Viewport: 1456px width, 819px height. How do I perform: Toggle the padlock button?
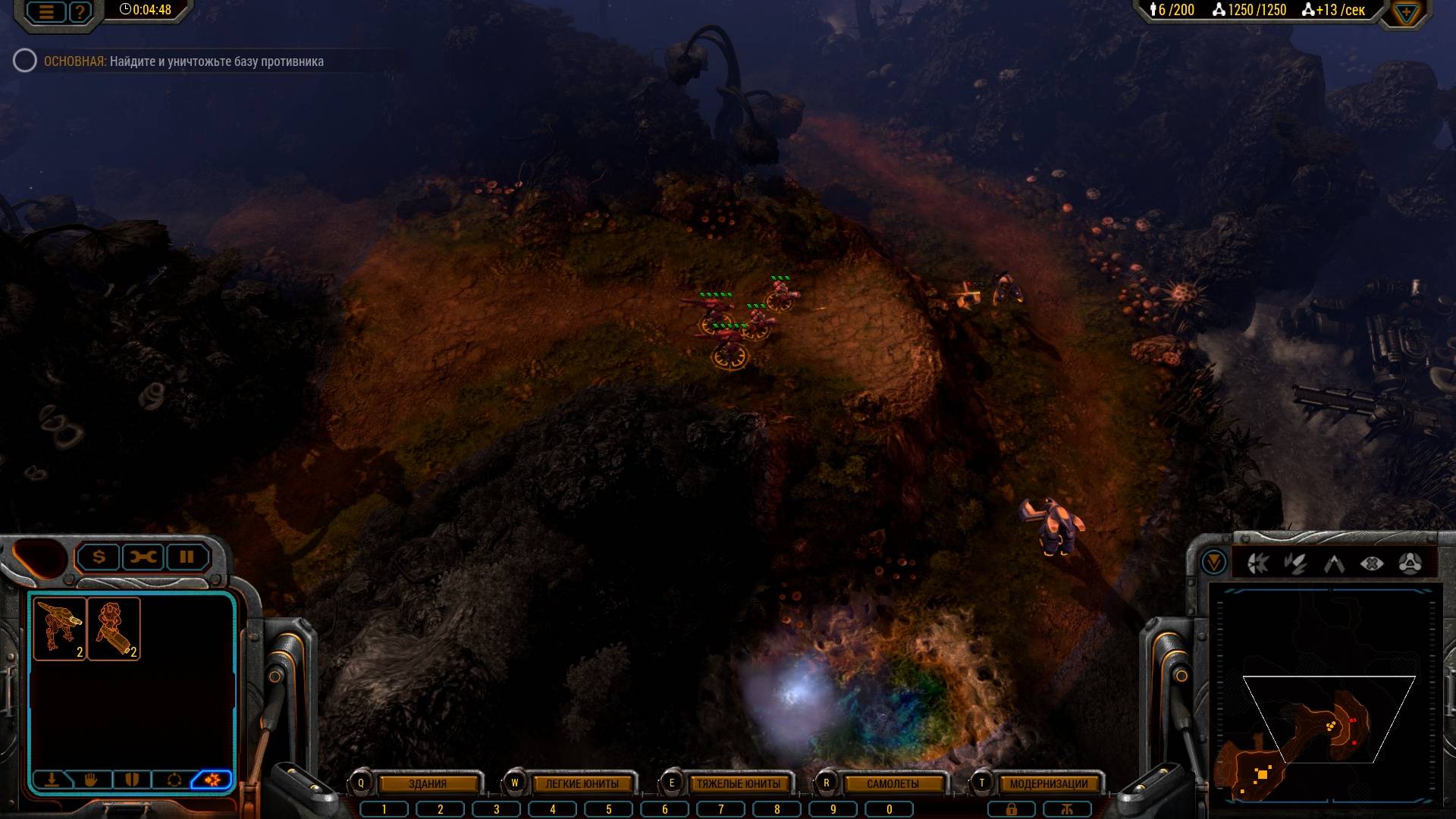click(1011, 809)
